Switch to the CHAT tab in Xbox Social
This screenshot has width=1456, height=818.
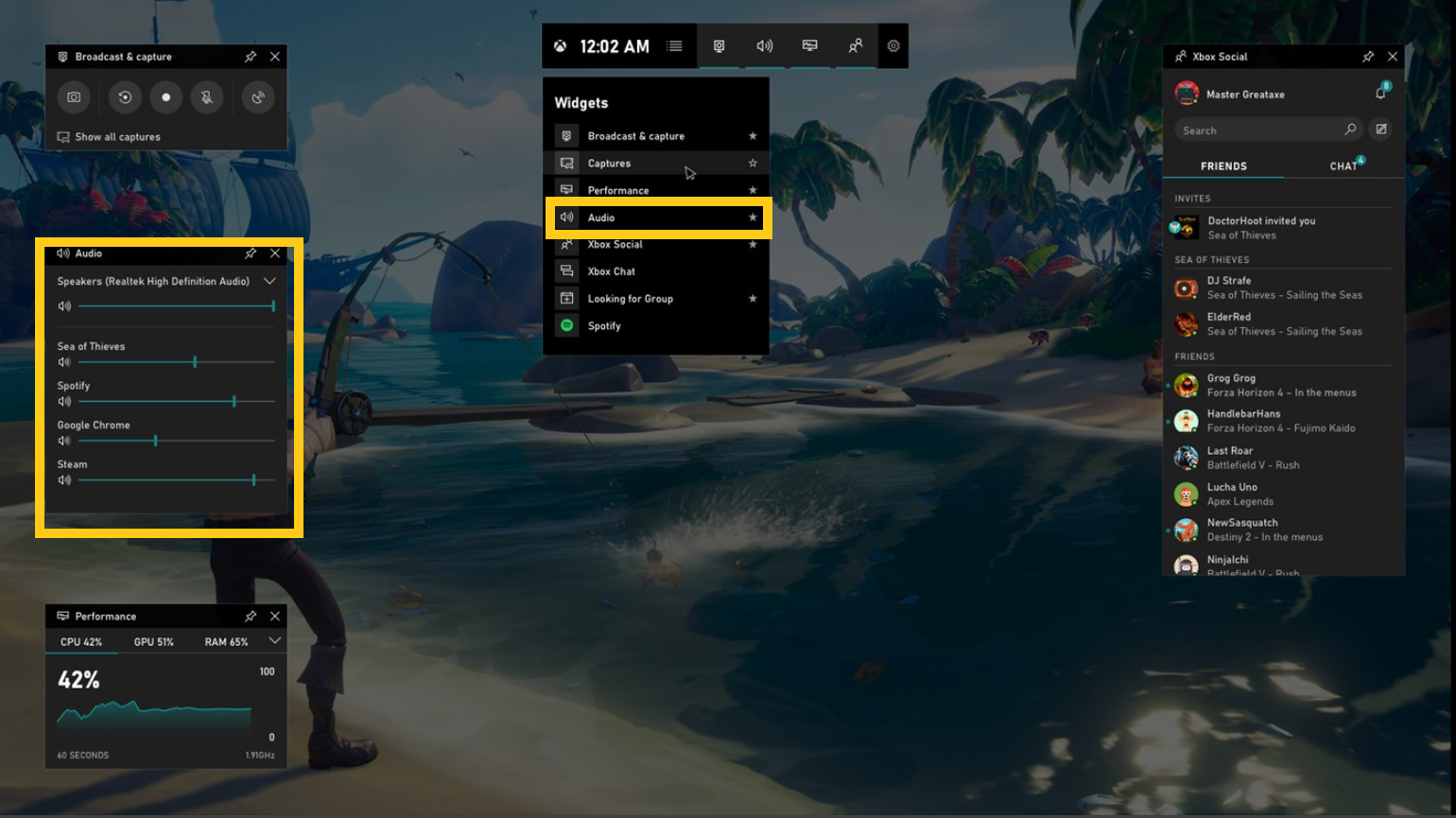click(x=1342, y=165)
